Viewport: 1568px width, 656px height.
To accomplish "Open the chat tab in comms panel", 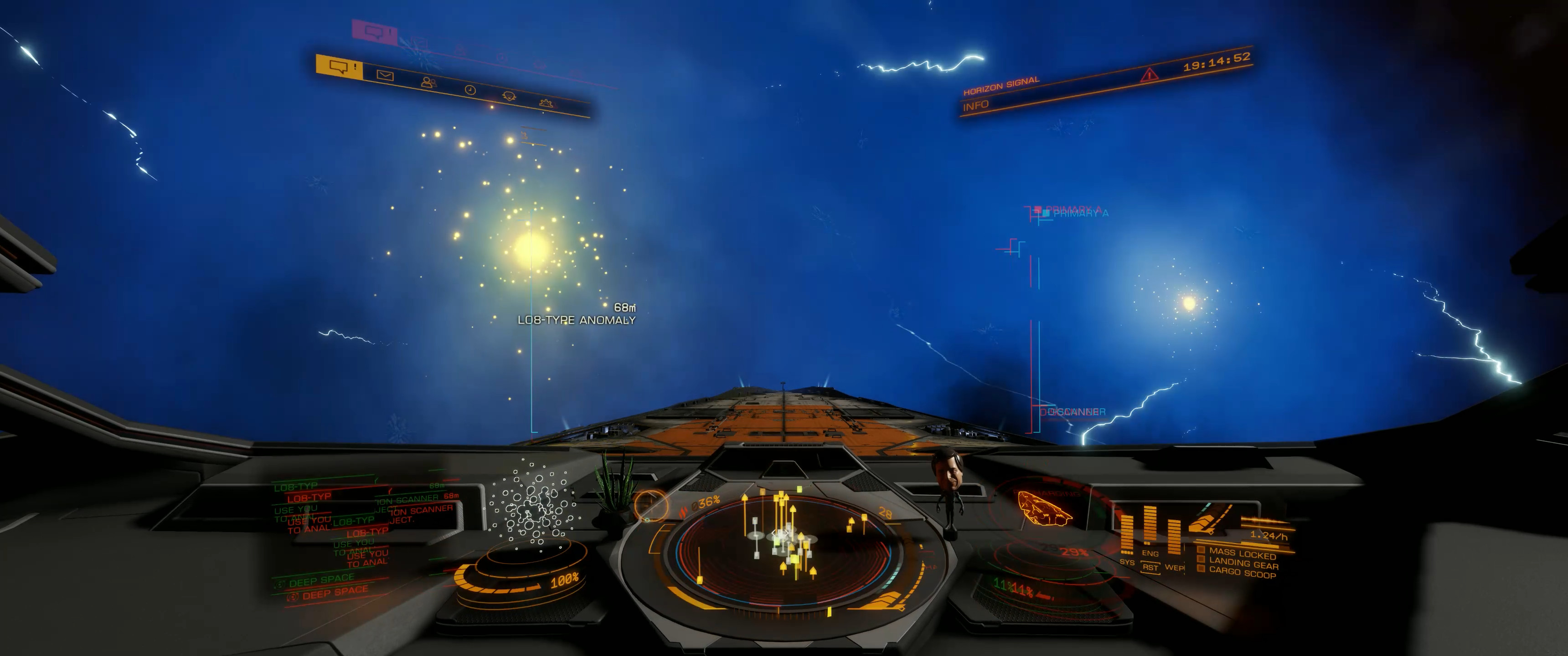I will (x=339, y=67).
